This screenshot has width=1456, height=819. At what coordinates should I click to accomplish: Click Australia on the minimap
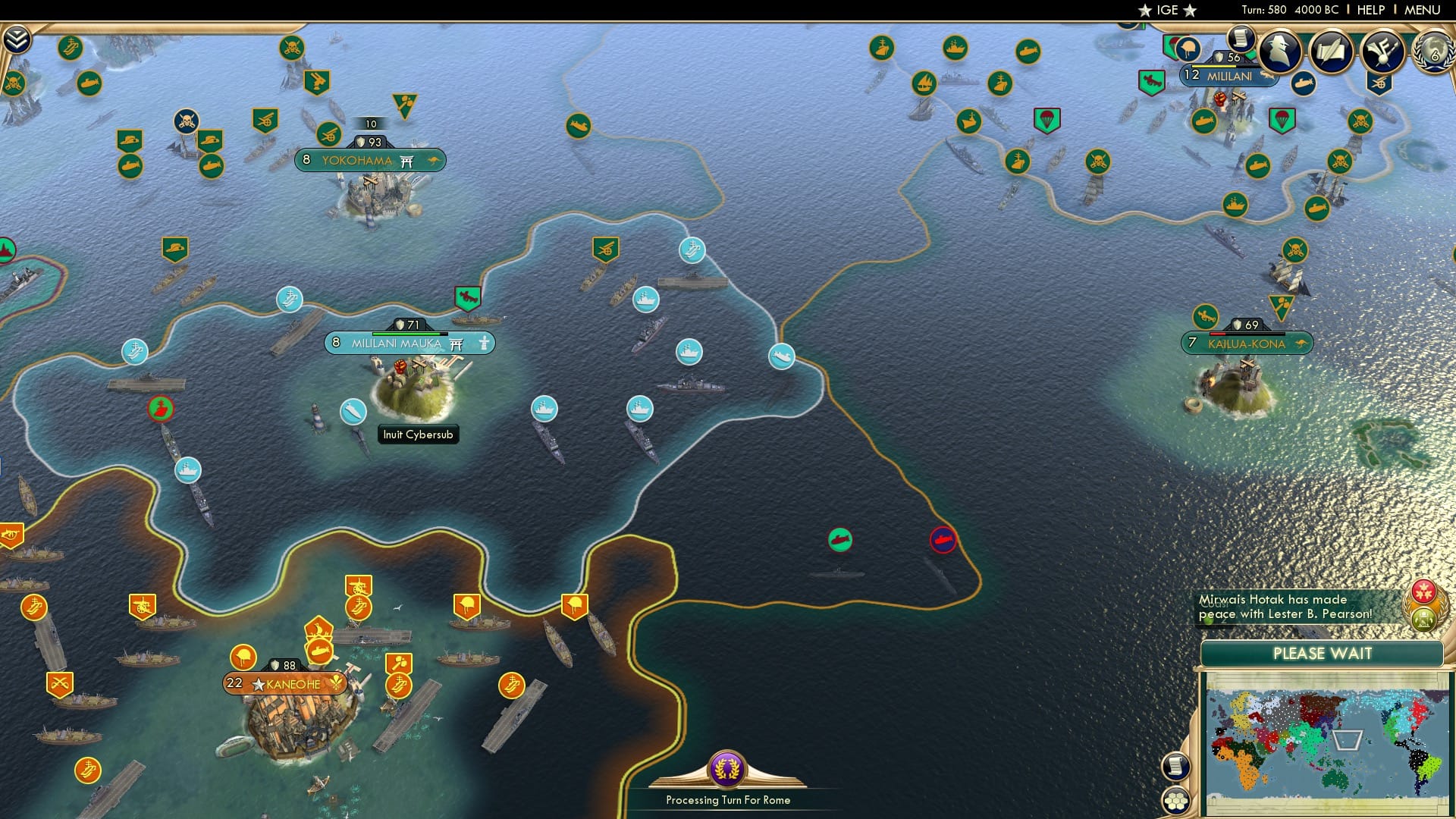1332,778
